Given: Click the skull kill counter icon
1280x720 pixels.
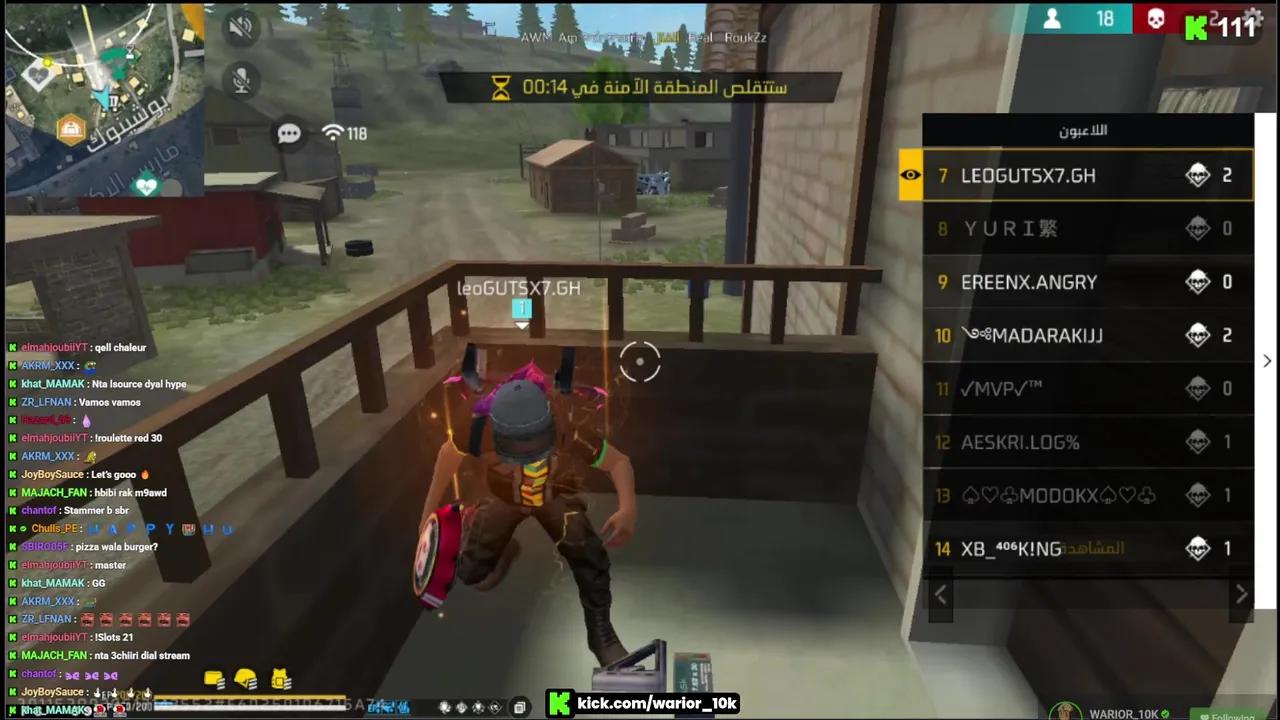Looking at the screenshot, I should [x=1156, y=18].
